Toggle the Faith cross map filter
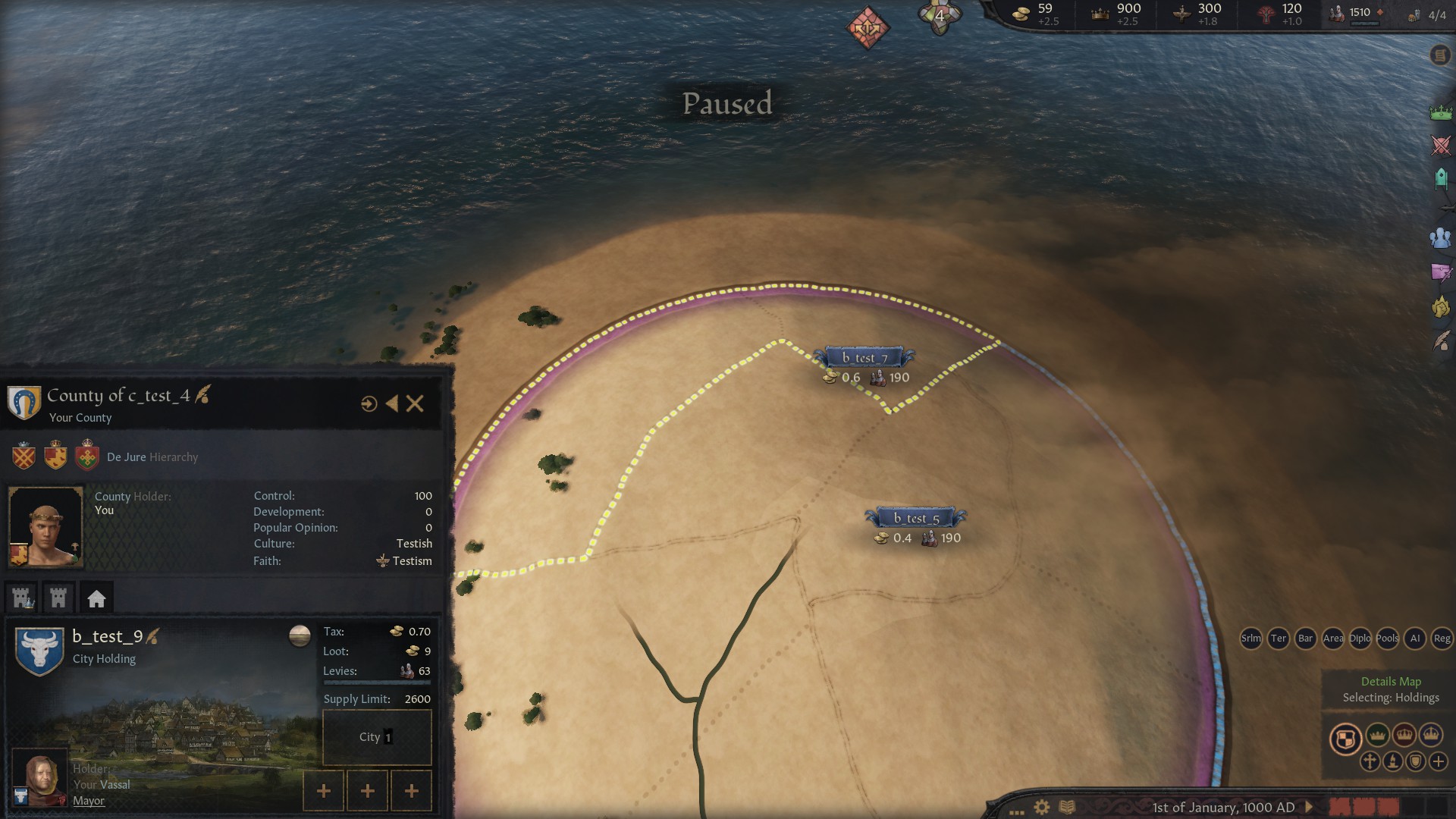The image size is (1456, 819). 1370,761
